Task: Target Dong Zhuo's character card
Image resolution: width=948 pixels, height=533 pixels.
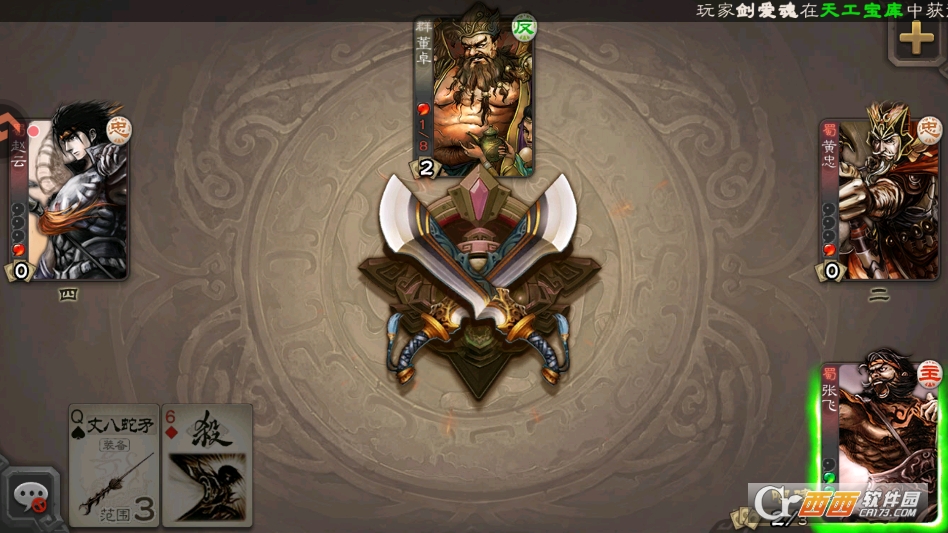Action: pyautogui.click(x=474, y=97)
